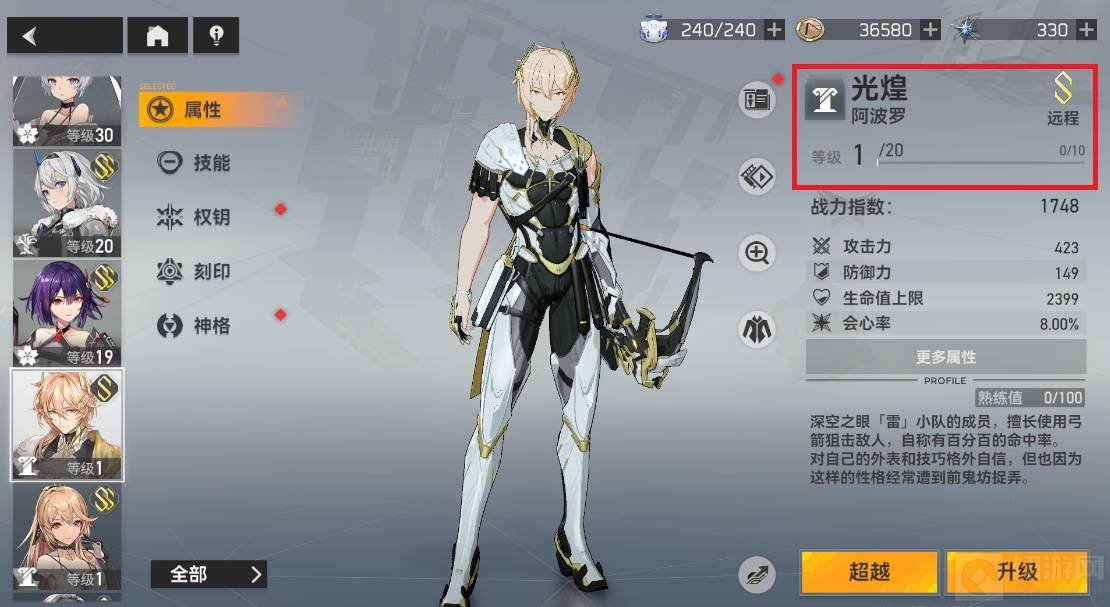Open the lightbulb hint button
This screenshot has height=607, width=1110.
pos(215,36)
